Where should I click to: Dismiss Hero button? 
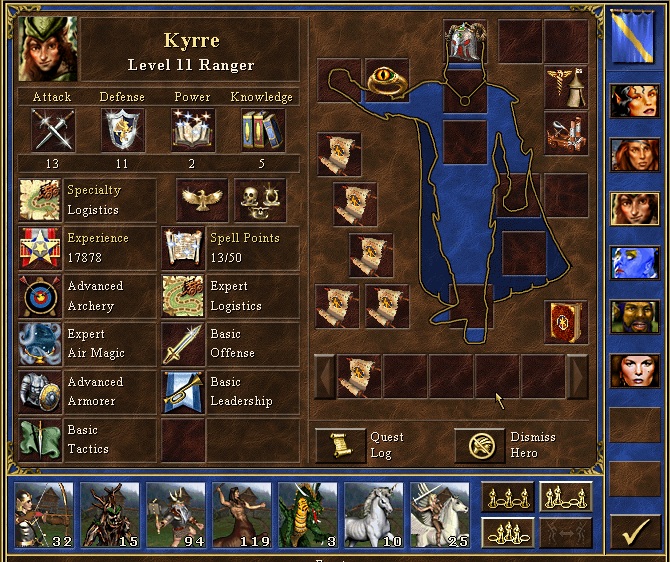[480, 445]
